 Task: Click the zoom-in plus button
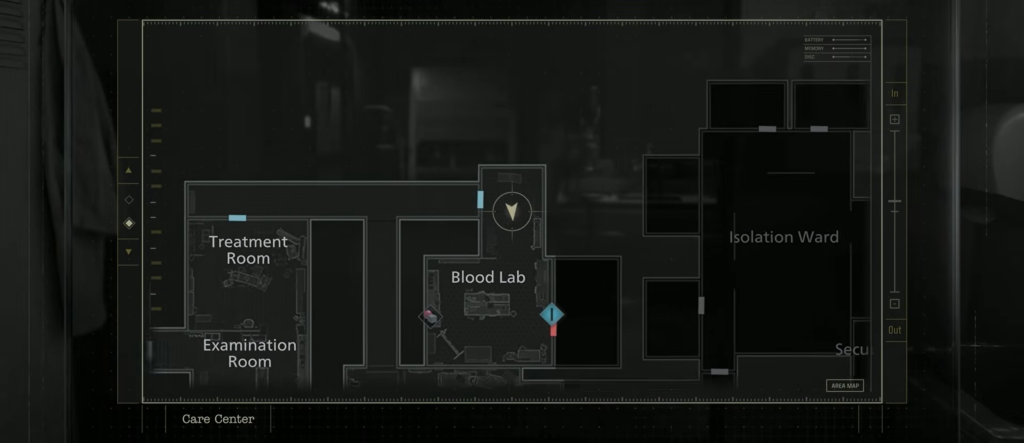click(894, 120)
